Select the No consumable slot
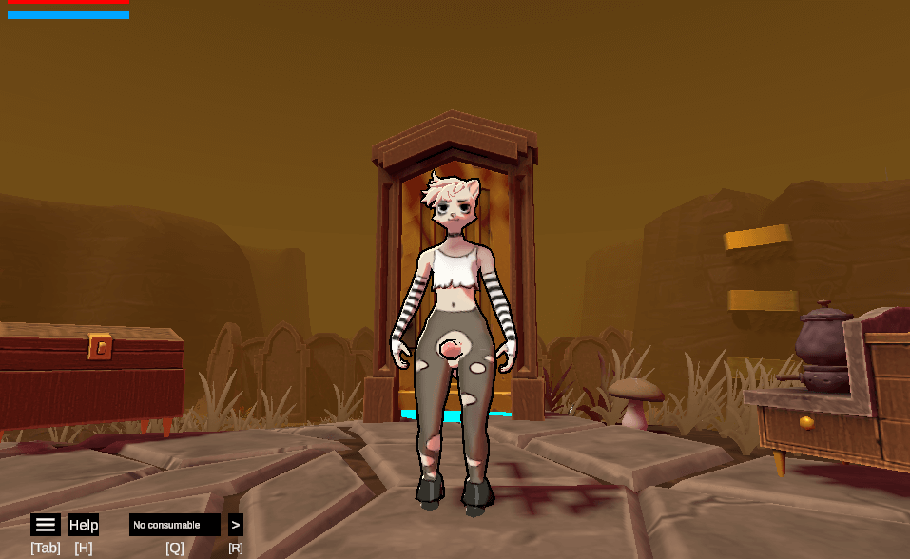 [x=174, y=525]
